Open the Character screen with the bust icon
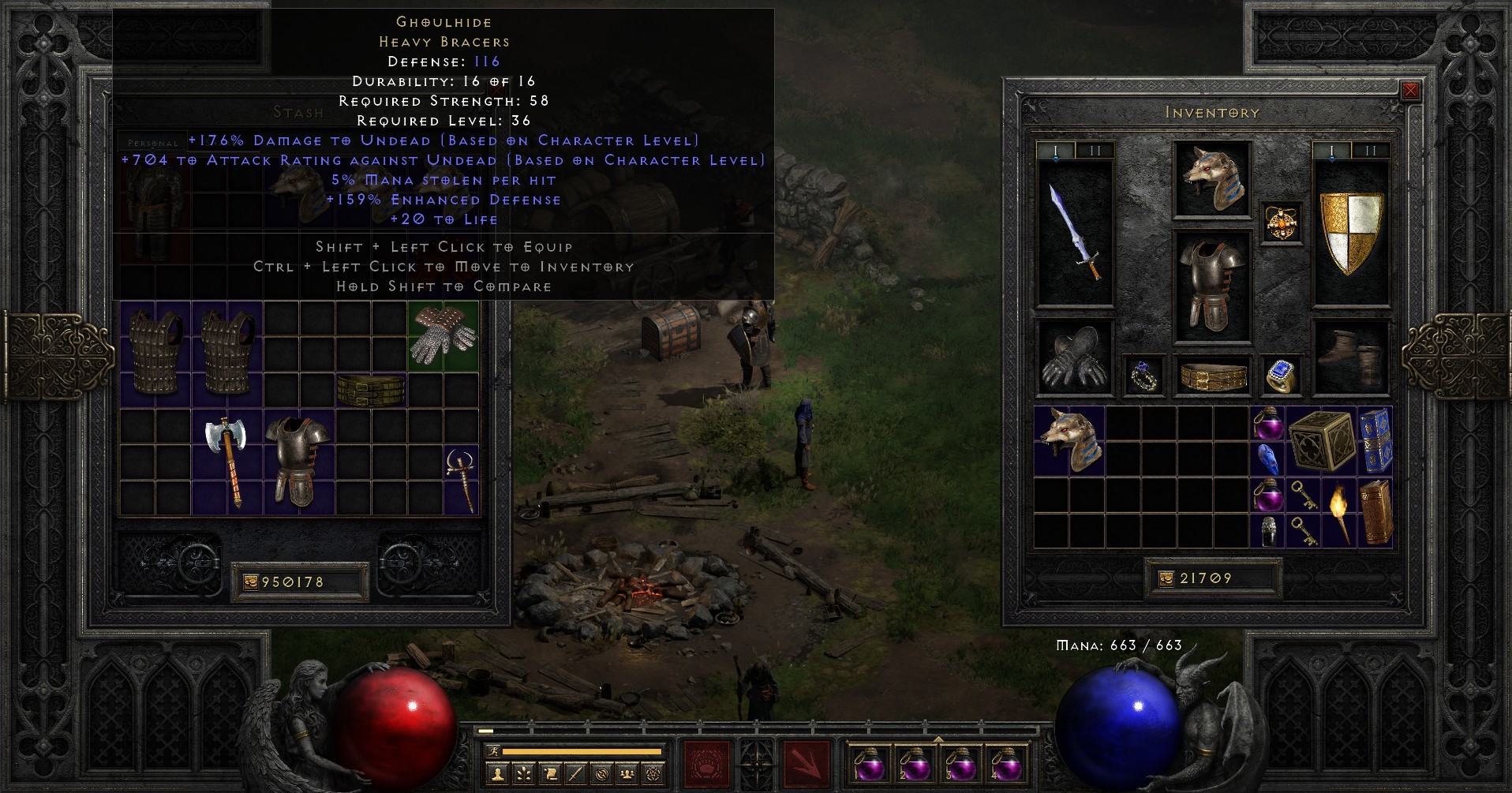 tap(498, 775)
